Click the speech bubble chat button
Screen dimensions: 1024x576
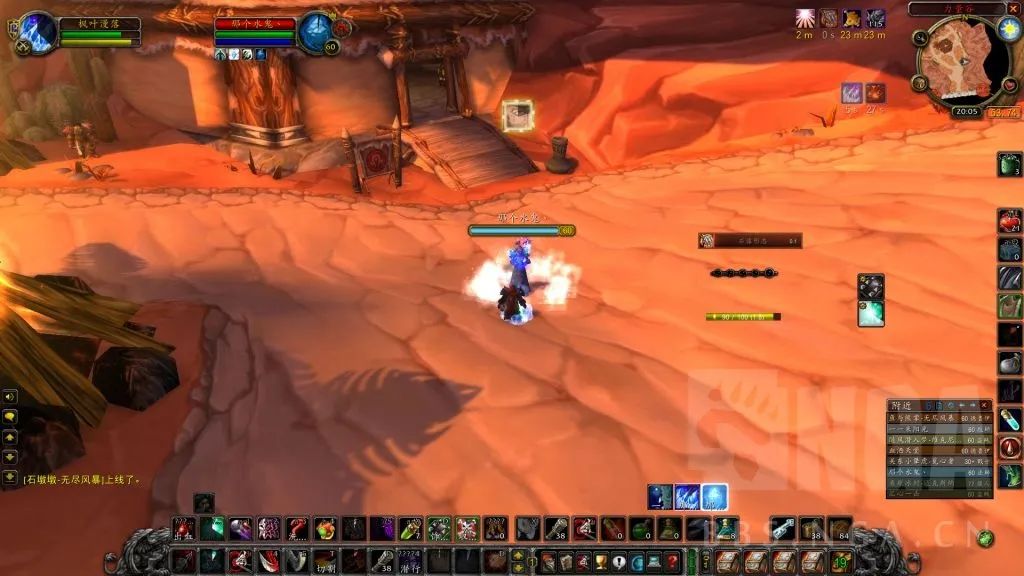9,416
